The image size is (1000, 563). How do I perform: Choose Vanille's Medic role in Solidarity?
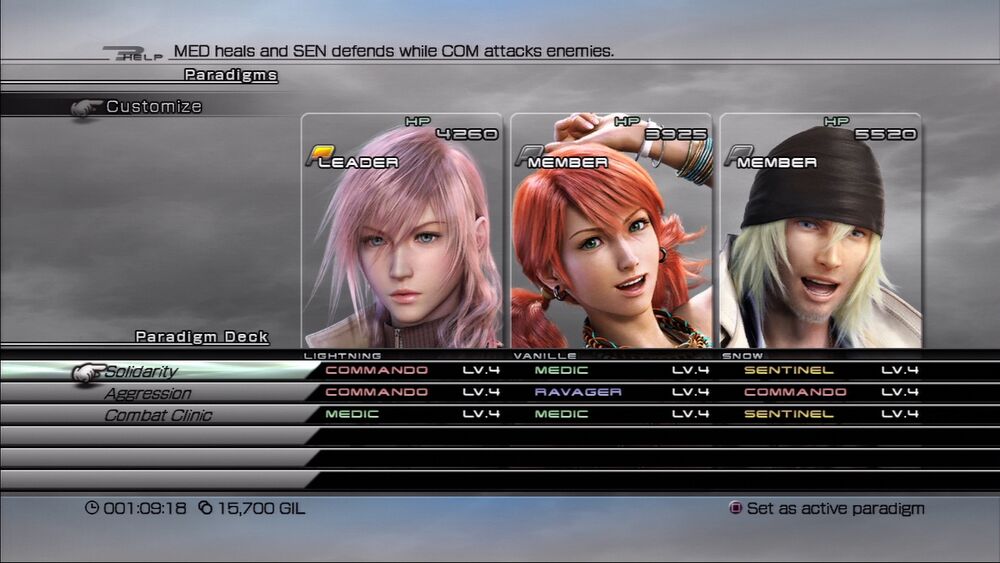click(x=561, y=370)
